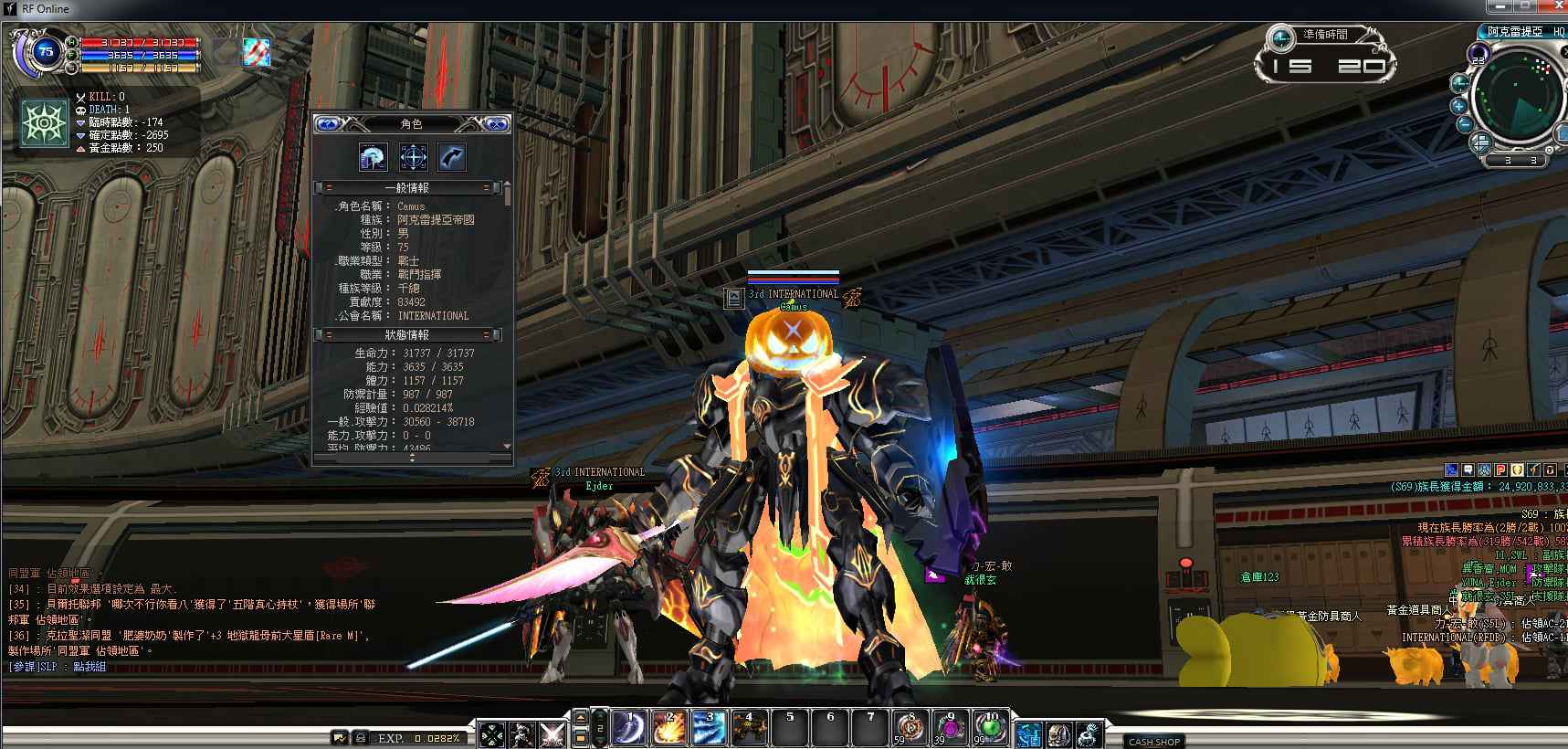Click the crossed swords icon in the bottom bar
Viewport: 1568px width, 749px height.
552,733
